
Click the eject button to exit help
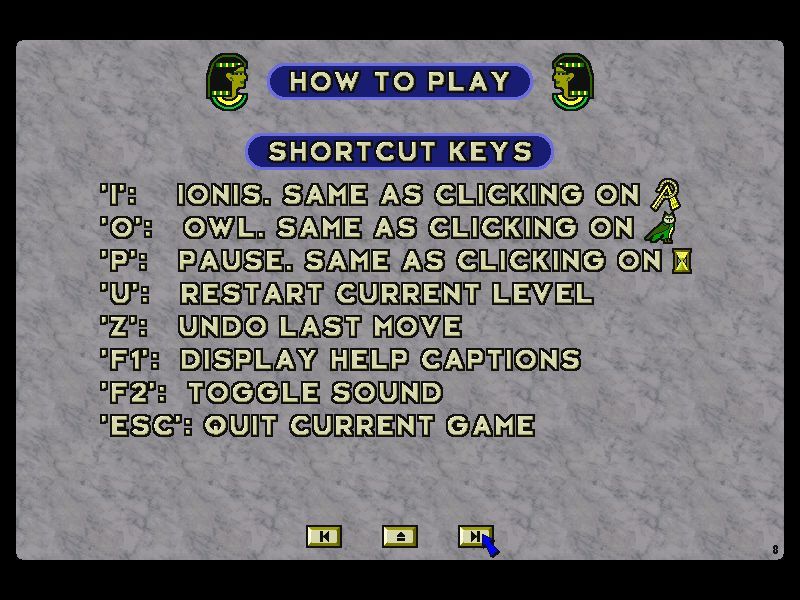pos(399,537)
